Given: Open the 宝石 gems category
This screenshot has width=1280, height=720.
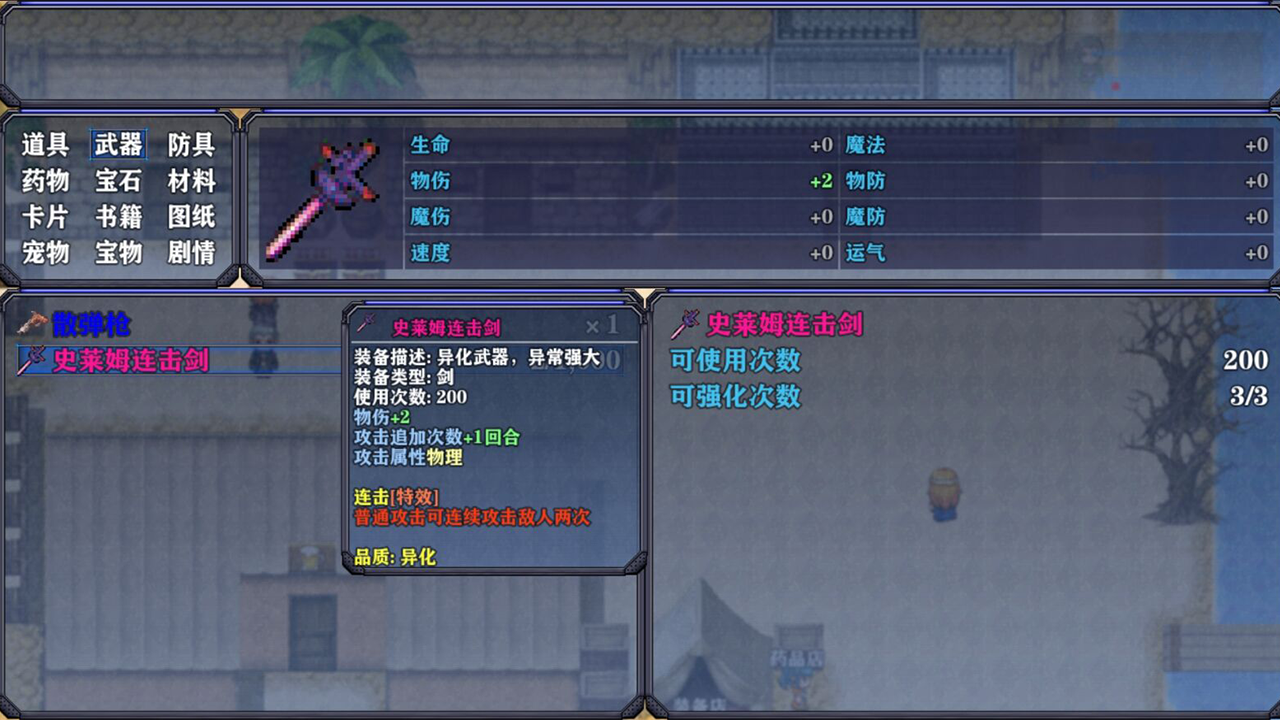Looking at the screenshot, I should tap(118, 181).
